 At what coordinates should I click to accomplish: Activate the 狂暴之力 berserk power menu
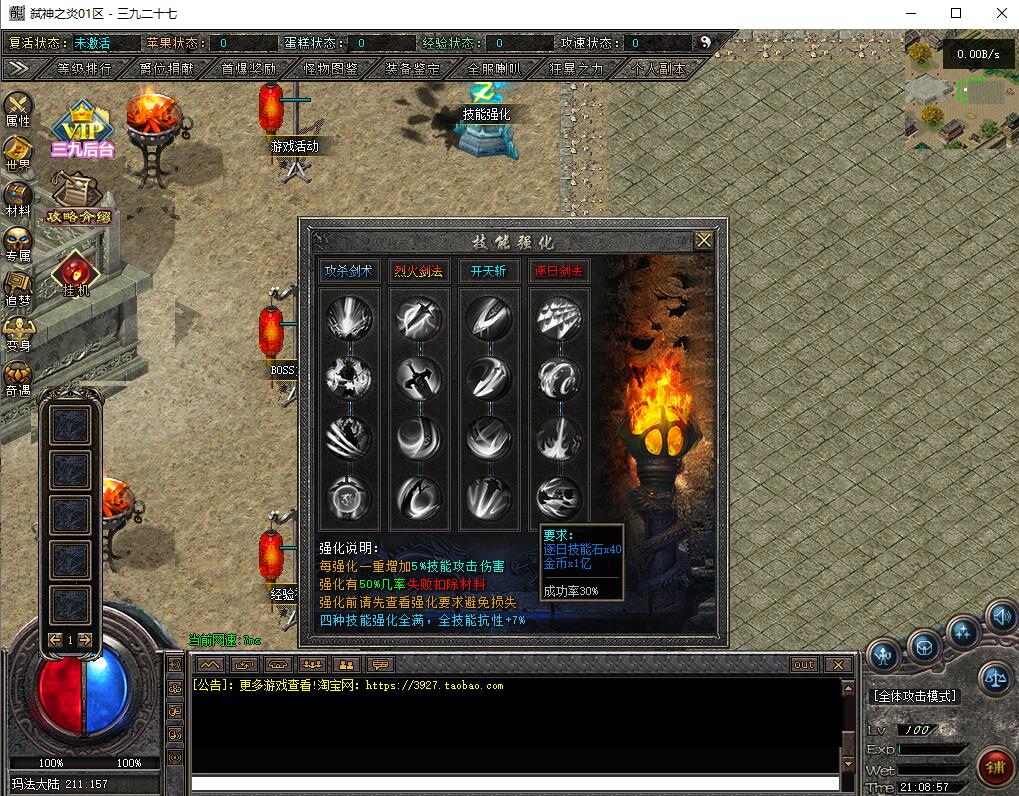pos(576,69)
